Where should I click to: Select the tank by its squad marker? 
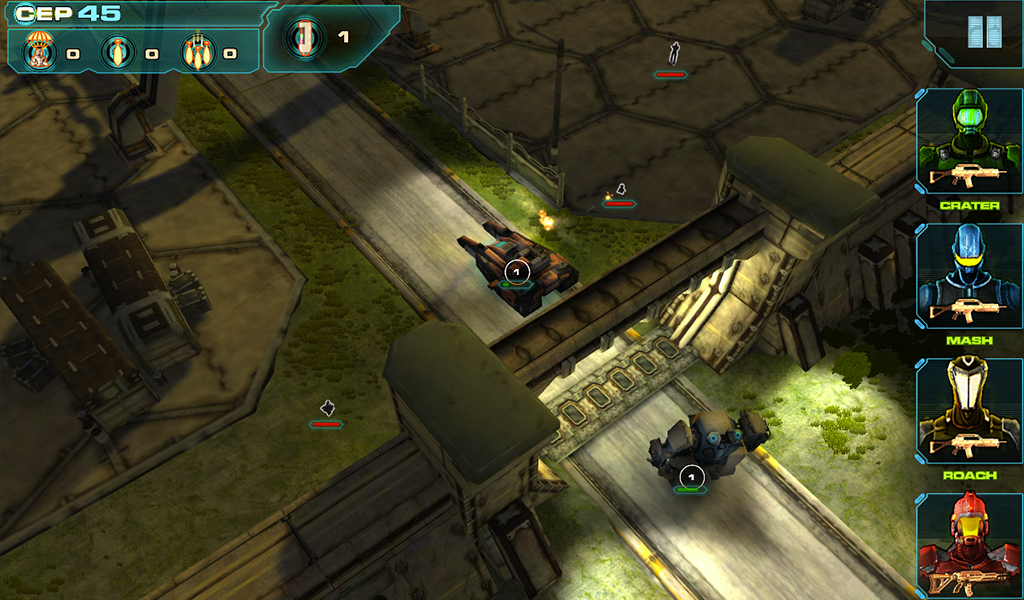[x=516, y=271]
